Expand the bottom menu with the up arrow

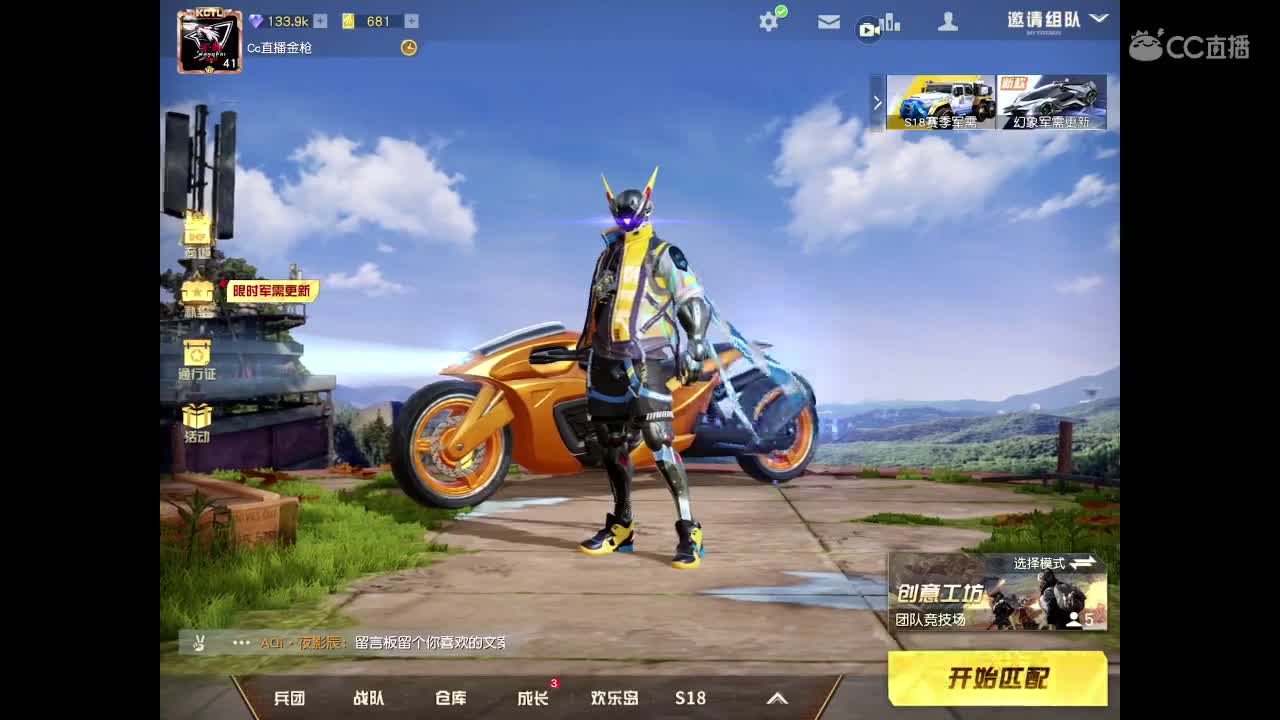pyautogui.click(x=776, y=698)
